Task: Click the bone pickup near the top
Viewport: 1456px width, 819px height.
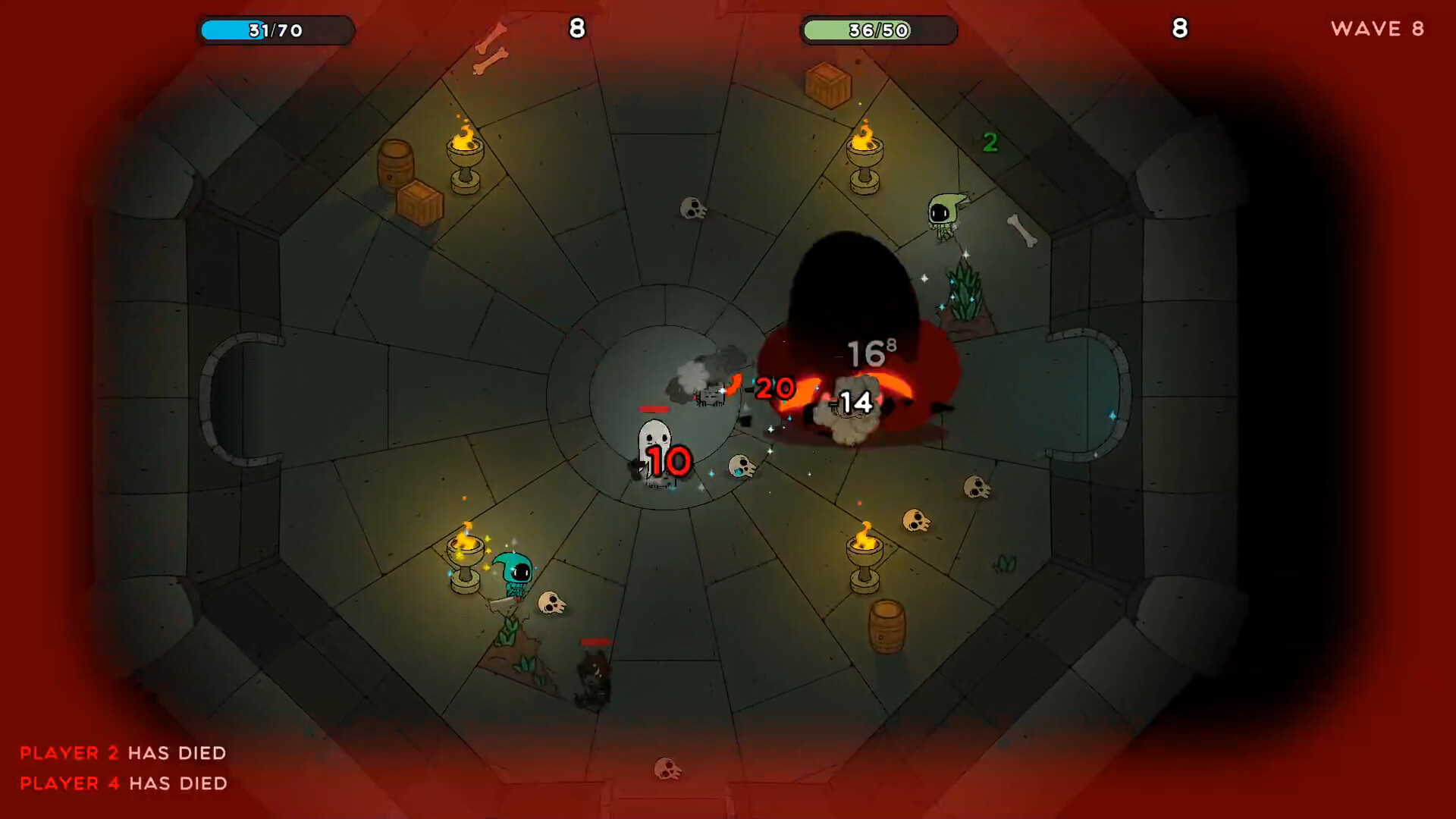Action: pyautogui.click(x=491, y=61)
